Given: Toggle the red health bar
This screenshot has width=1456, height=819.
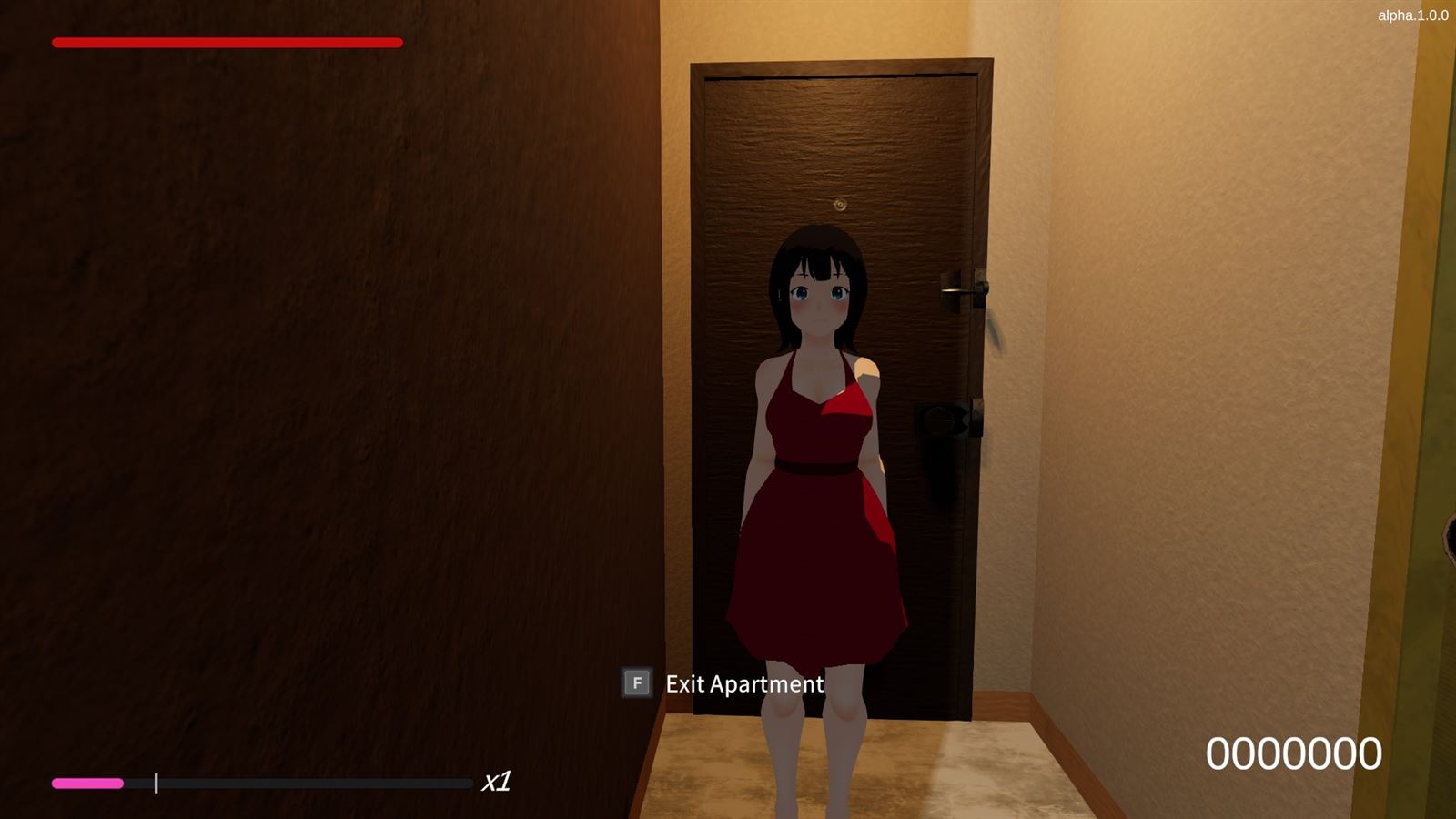Looking at the screenshot, I should point(227,42).
